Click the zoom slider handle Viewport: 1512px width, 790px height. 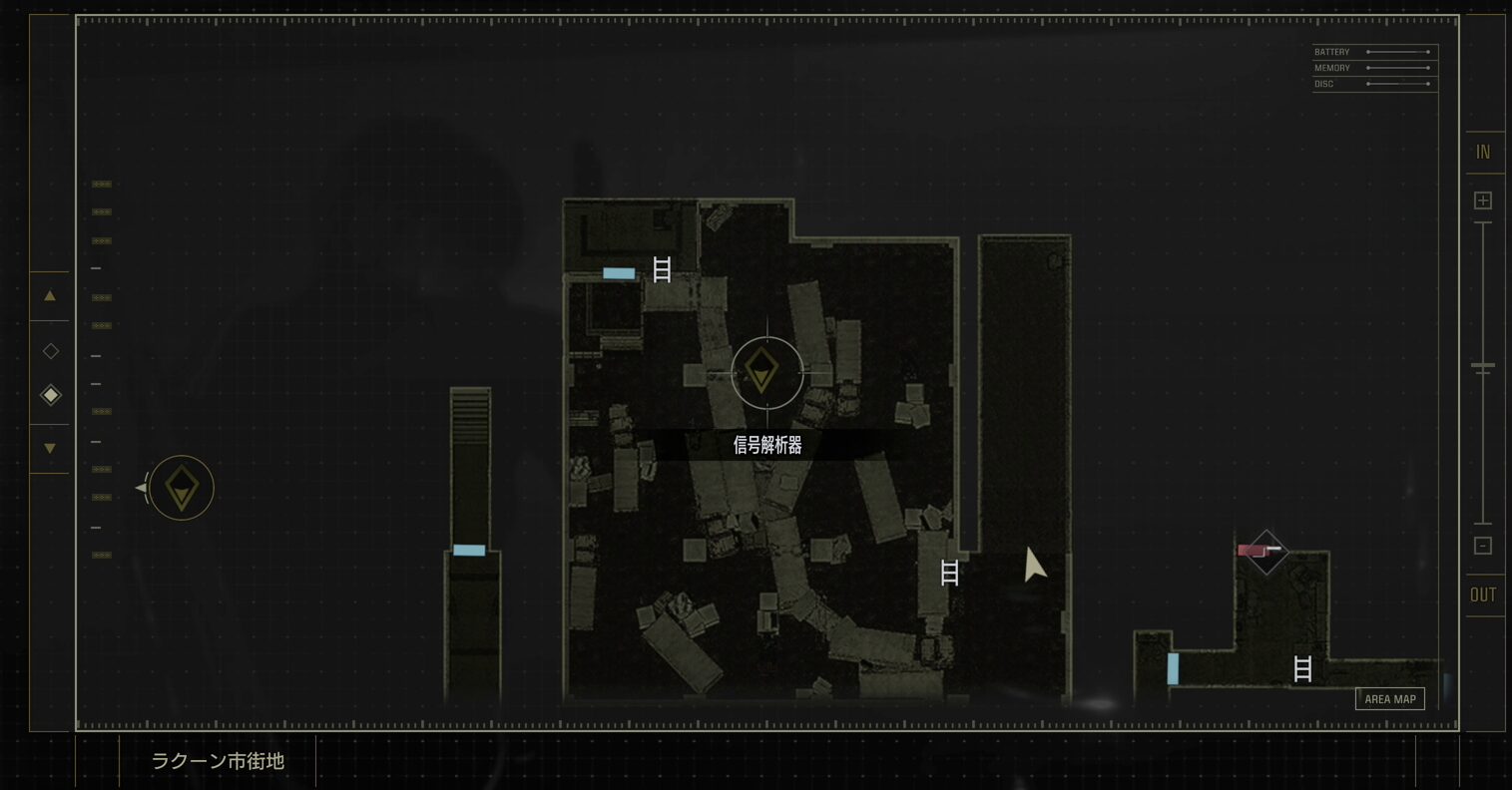[1483, 367]
